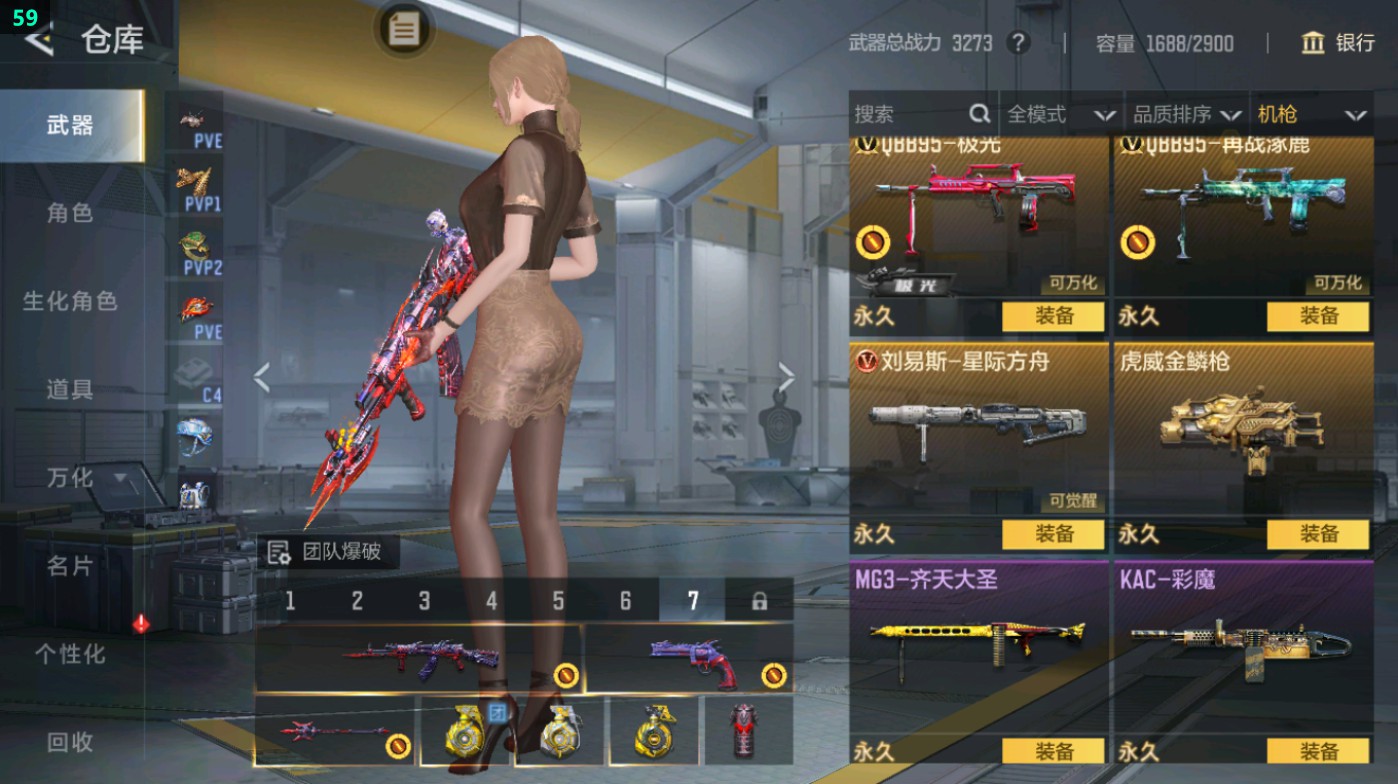Click the journal icon at top center

click(x=403, y=31)
